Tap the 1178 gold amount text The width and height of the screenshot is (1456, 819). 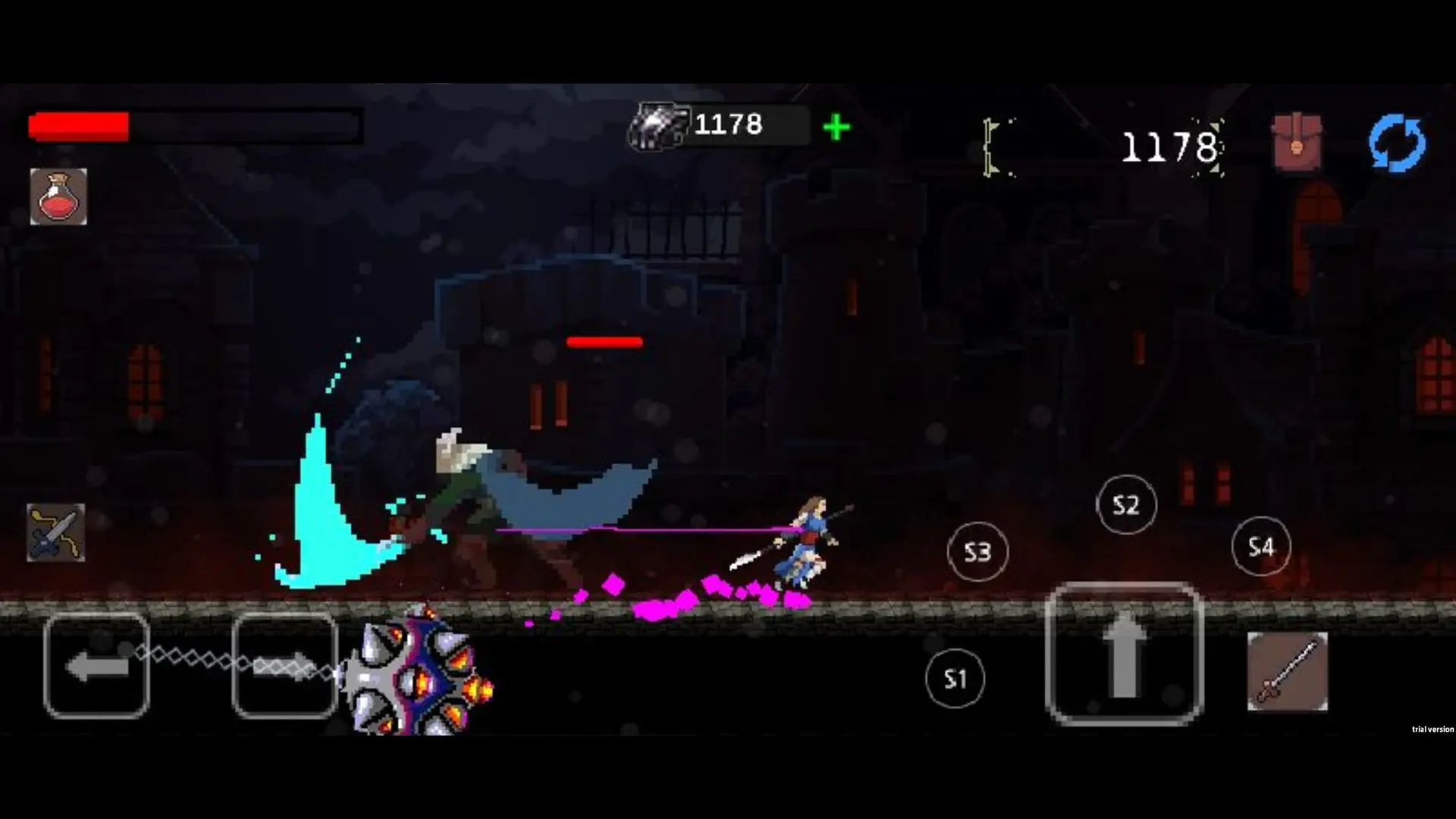(1172, 146)
